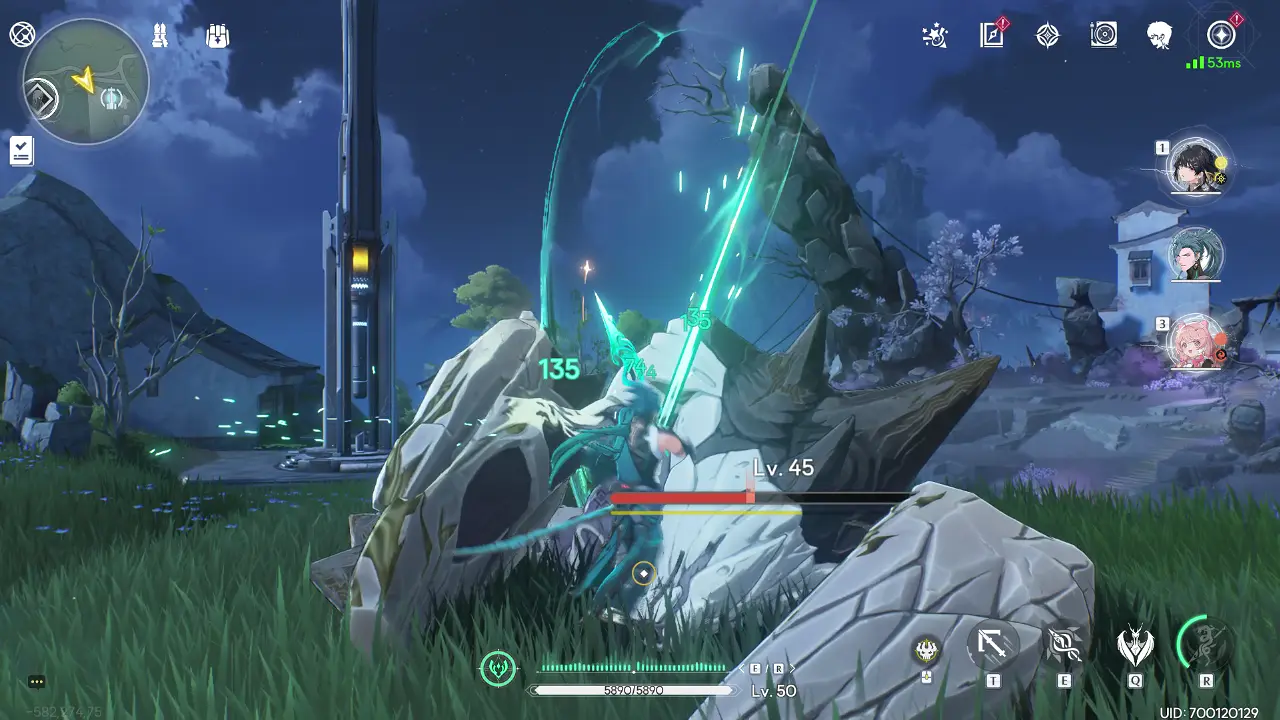Switch to the dark-haired first party member
The width and height of the screenshot is (1280, 720).
(1196, 166)
